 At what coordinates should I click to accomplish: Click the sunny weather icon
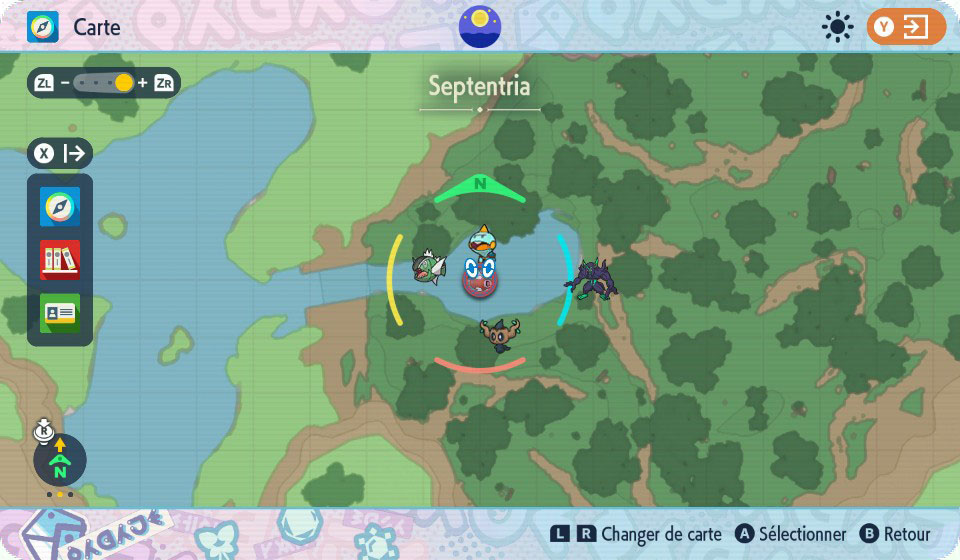coord(836,27)
